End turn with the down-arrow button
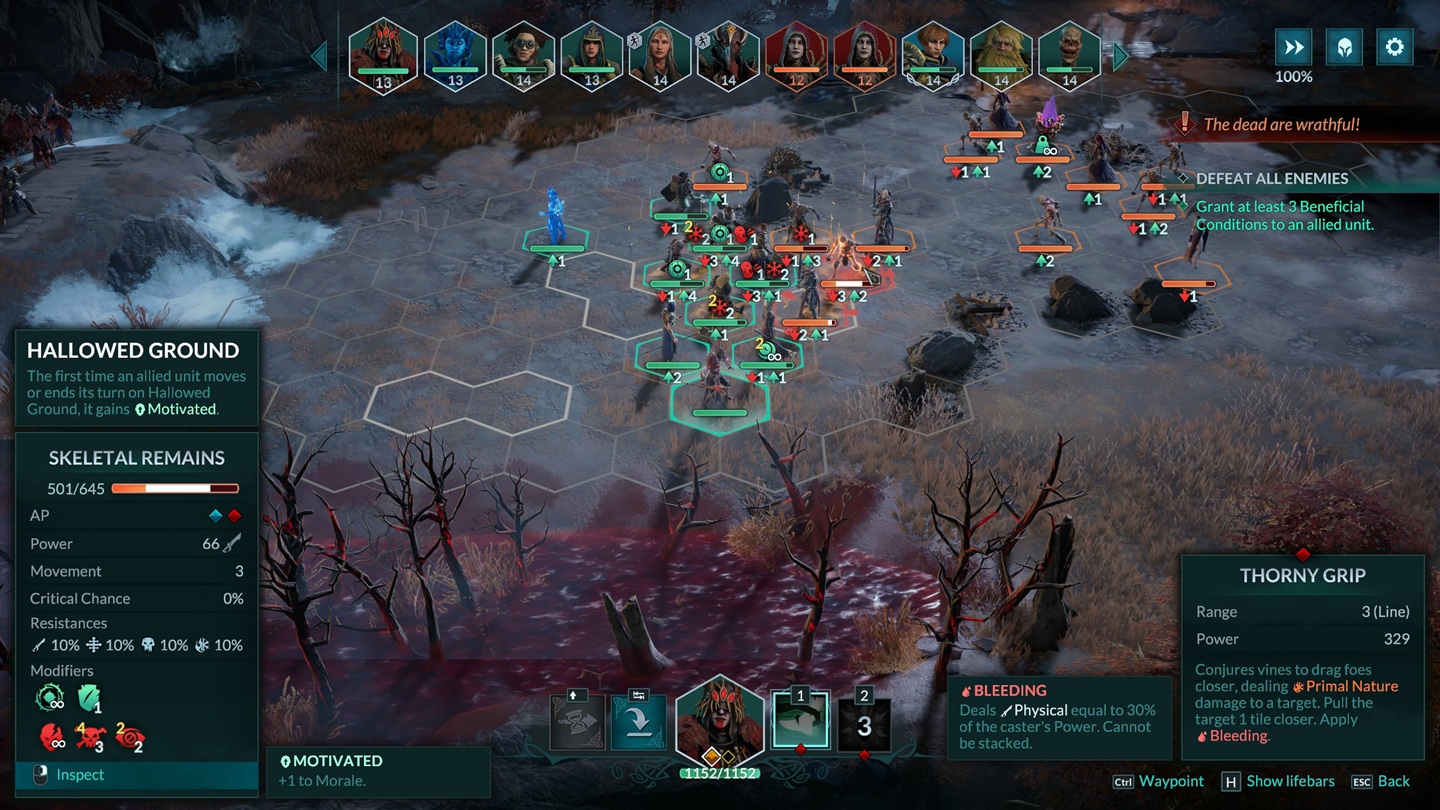The width and height of the screenshot is (1440, 810). (x=638, y=722)
